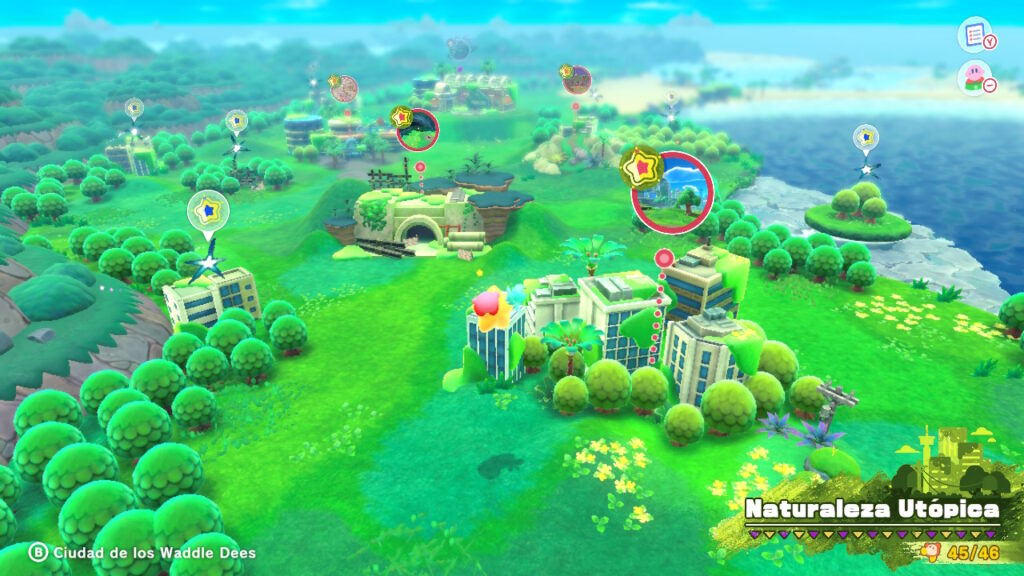Click the Naturaleza Utópica world banner
1024x576 pixels.
[x=871, y=510]
